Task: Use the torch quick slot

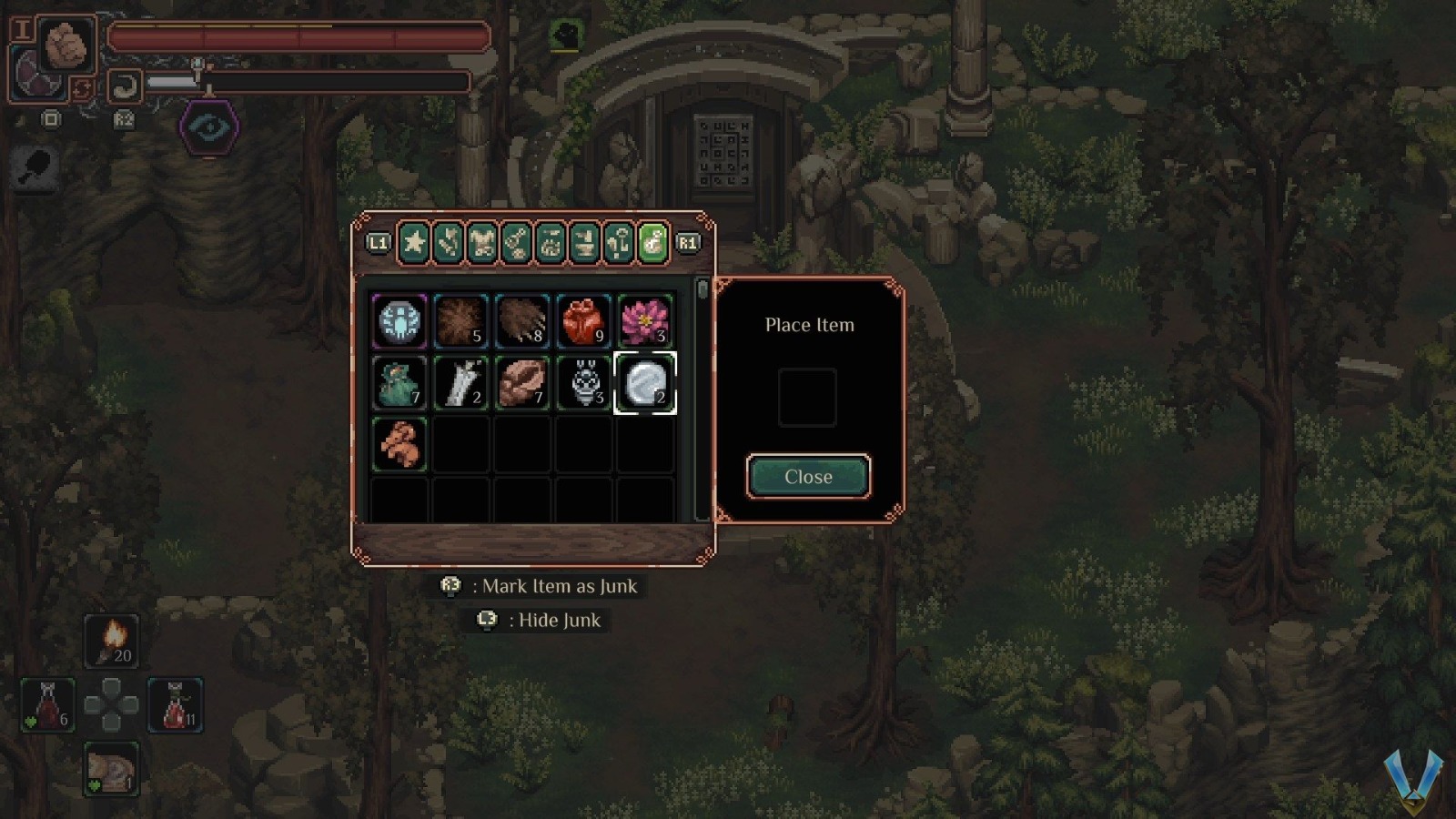Action: 112,641
